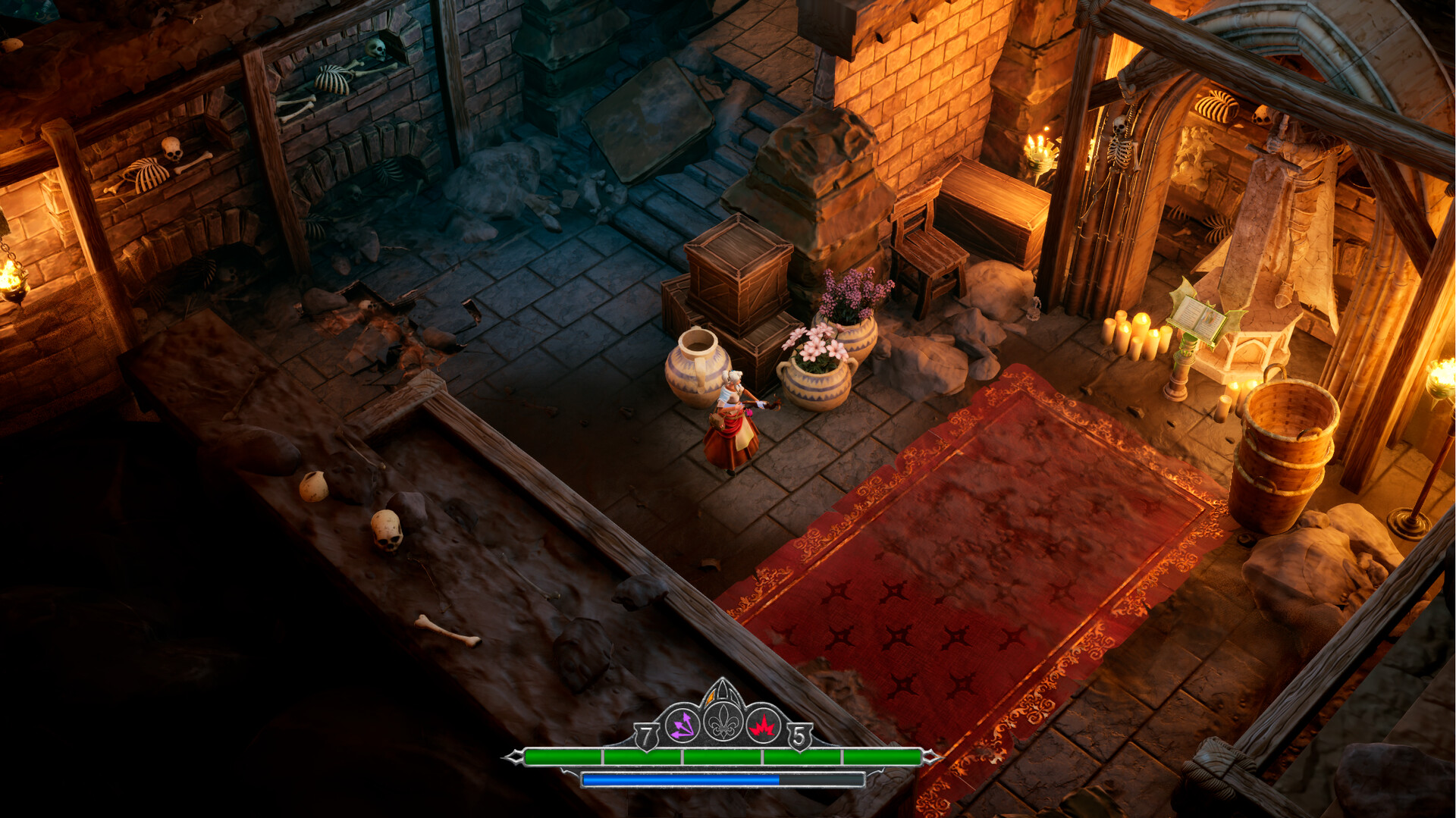Select the fleur-de-lis emblem slot
This screenshot has width=1456, height=818.
[x=723, y=722]
